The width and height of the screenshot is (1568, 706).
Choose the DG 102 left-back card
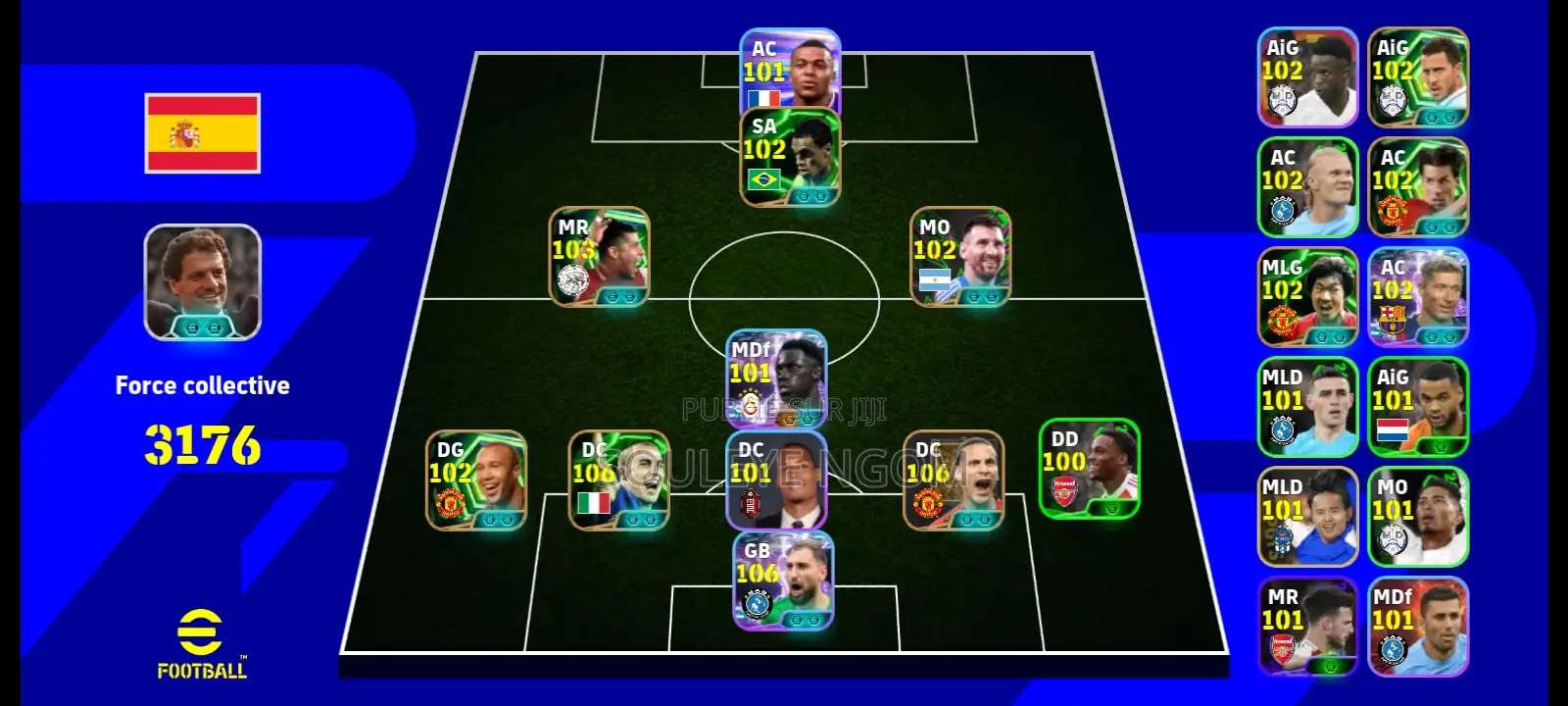click(476, 480)
